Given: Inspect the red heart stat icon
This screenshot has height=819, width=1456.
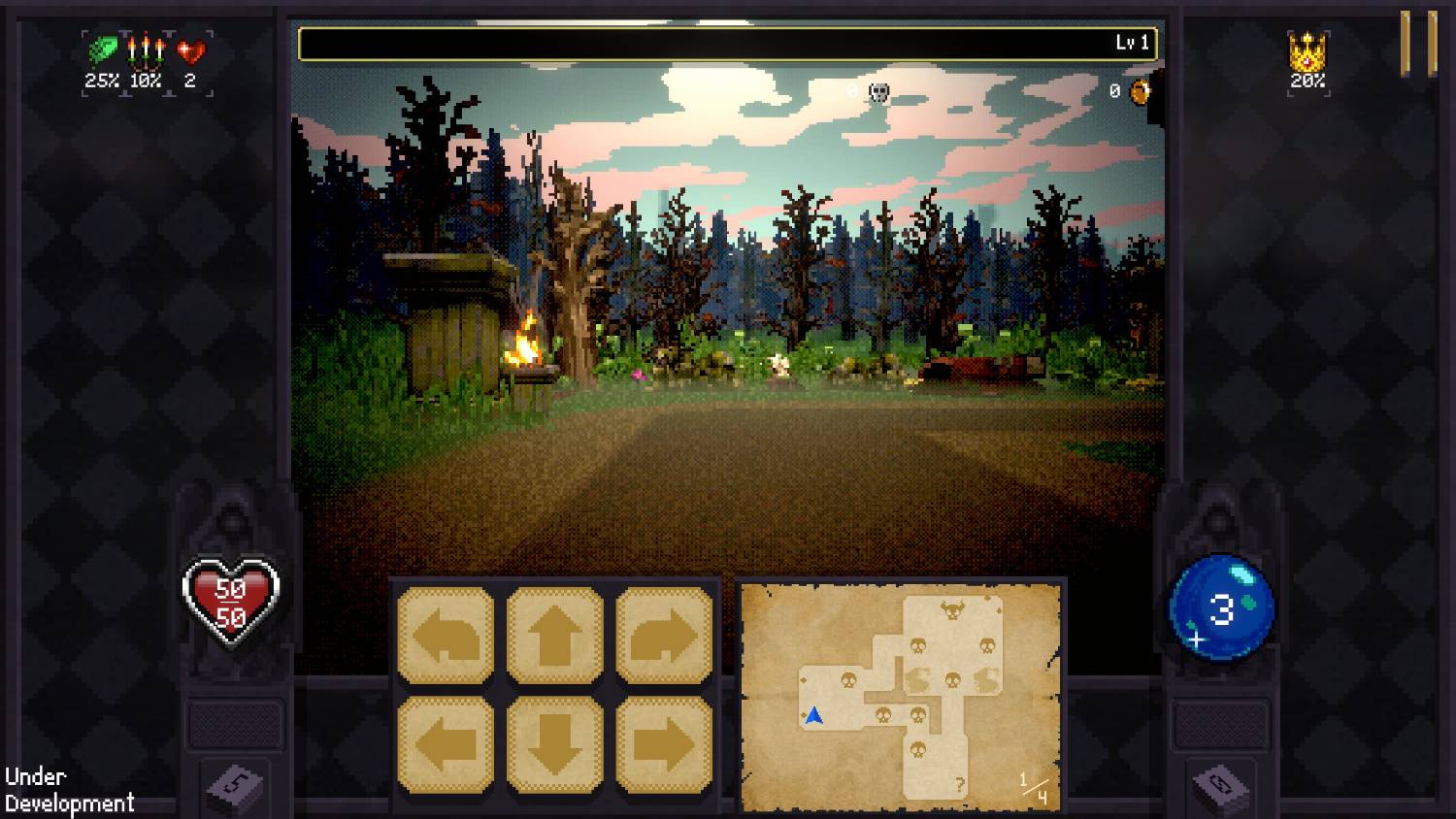Looking at the screenshot, I should click(x=190, y=49).
